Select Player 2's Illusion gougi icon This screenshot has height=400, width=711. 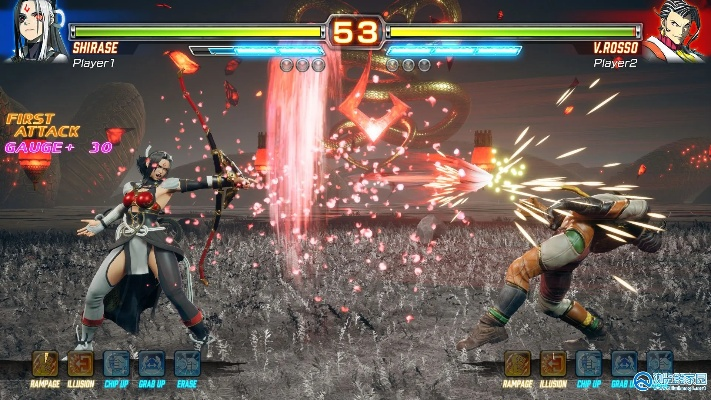[553, 363]
